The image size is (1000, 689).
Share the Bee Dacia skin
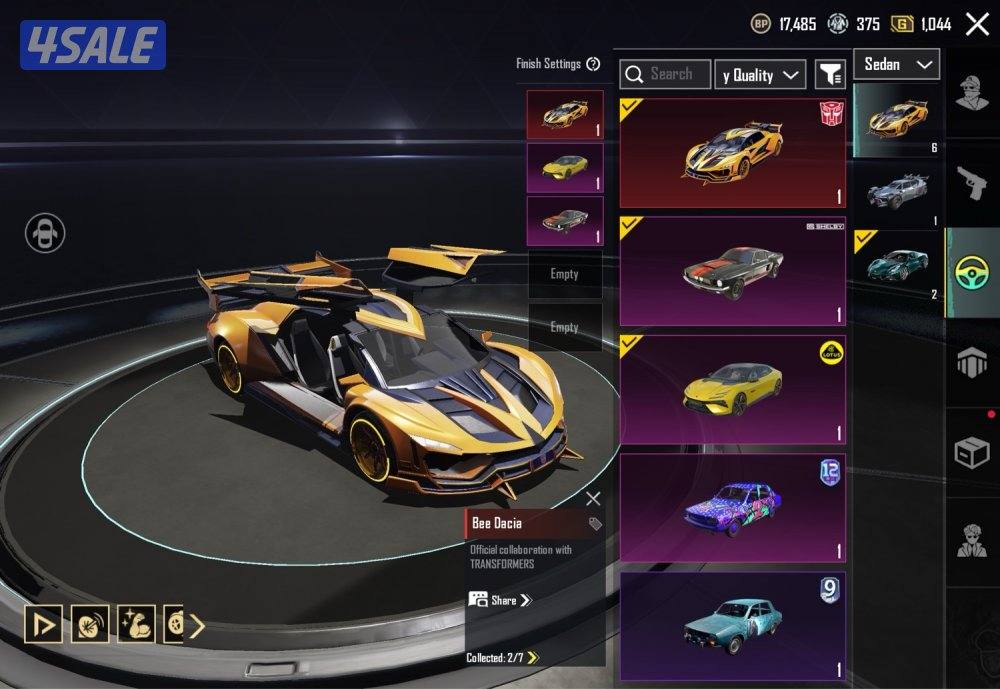point(500,600)
